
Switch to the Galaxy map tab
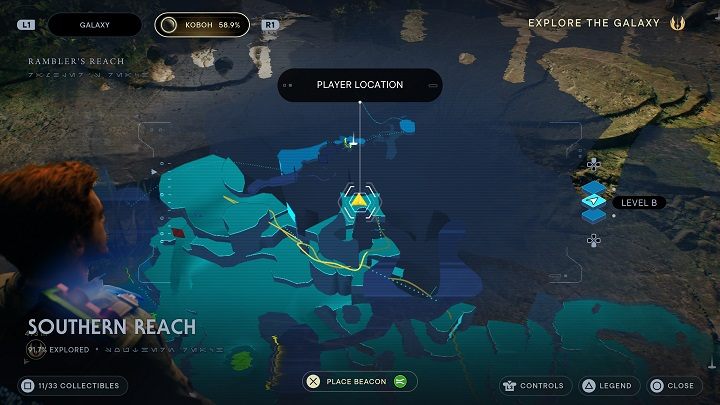point(96,24)
